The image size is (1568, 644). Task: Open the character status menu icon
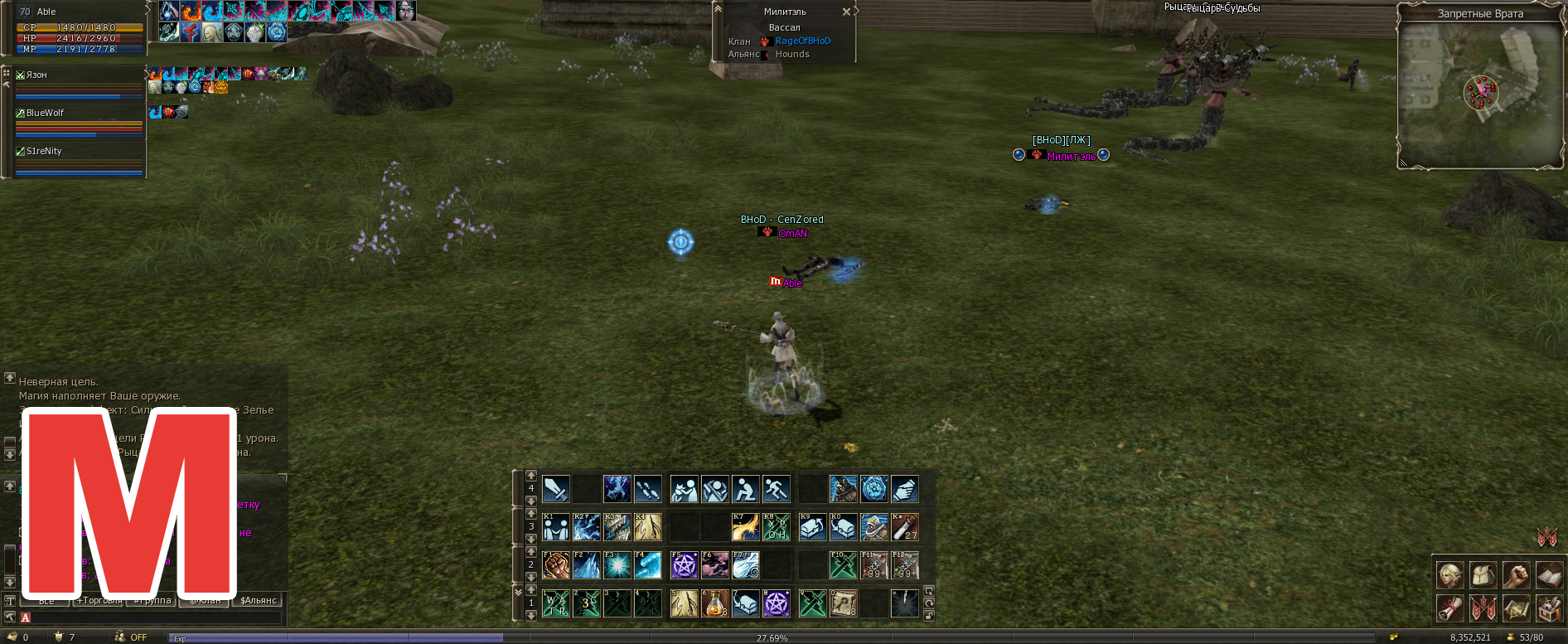1450,574
